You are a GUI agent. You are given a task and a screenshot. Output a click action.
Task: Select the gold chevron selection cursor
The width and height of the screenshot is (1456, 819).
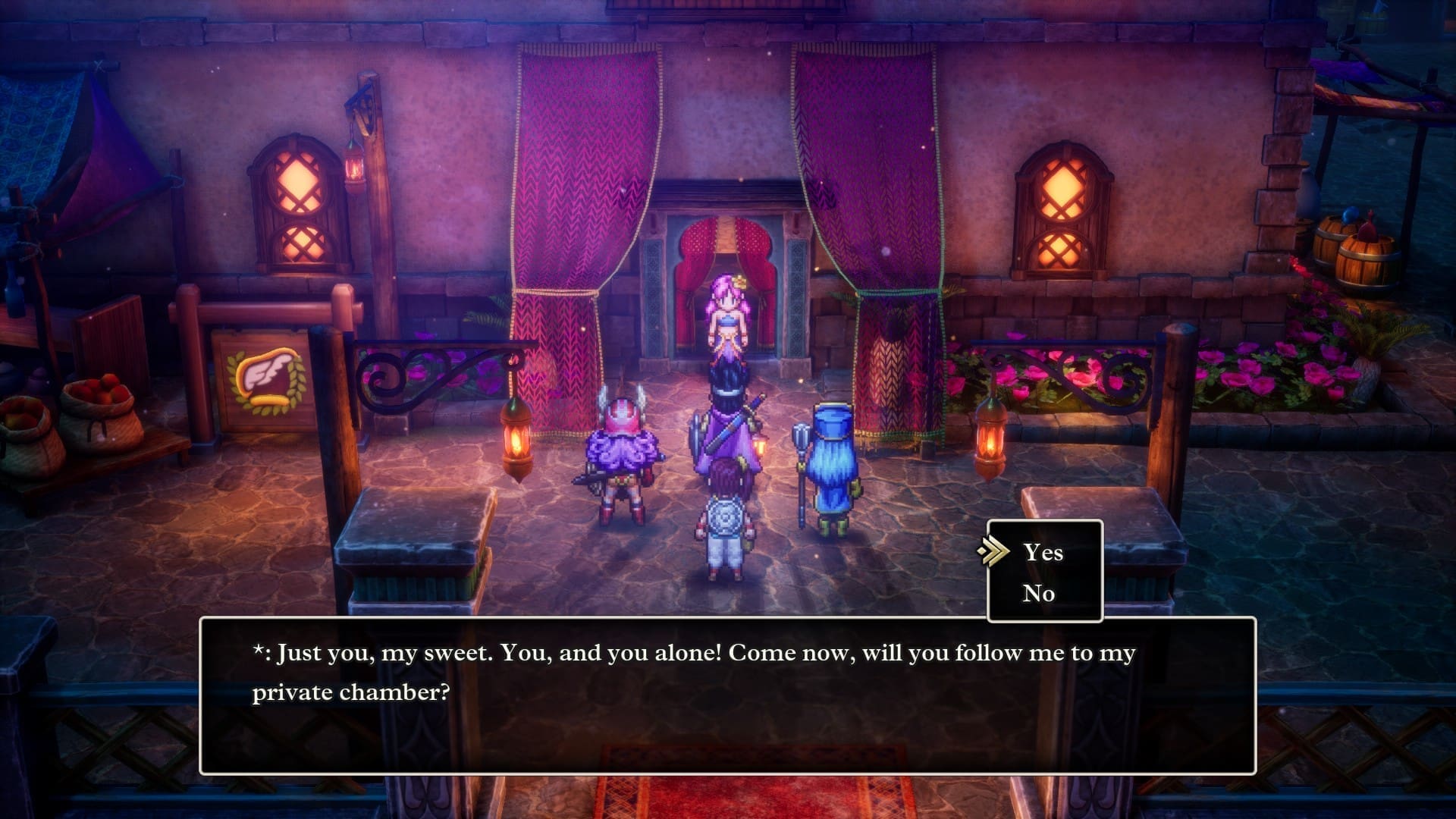tap(994, 553)
